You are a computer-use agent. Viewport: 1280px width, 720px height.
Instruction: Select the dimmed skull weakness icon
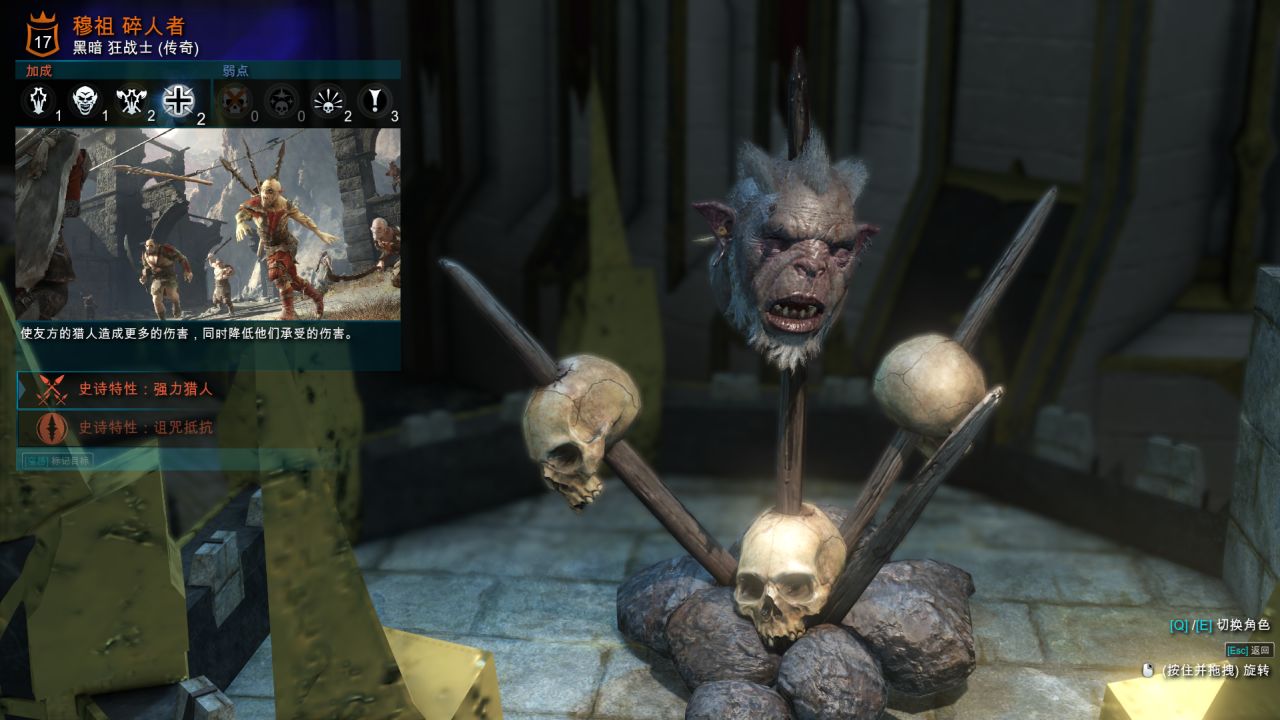(x=281, y=100)
